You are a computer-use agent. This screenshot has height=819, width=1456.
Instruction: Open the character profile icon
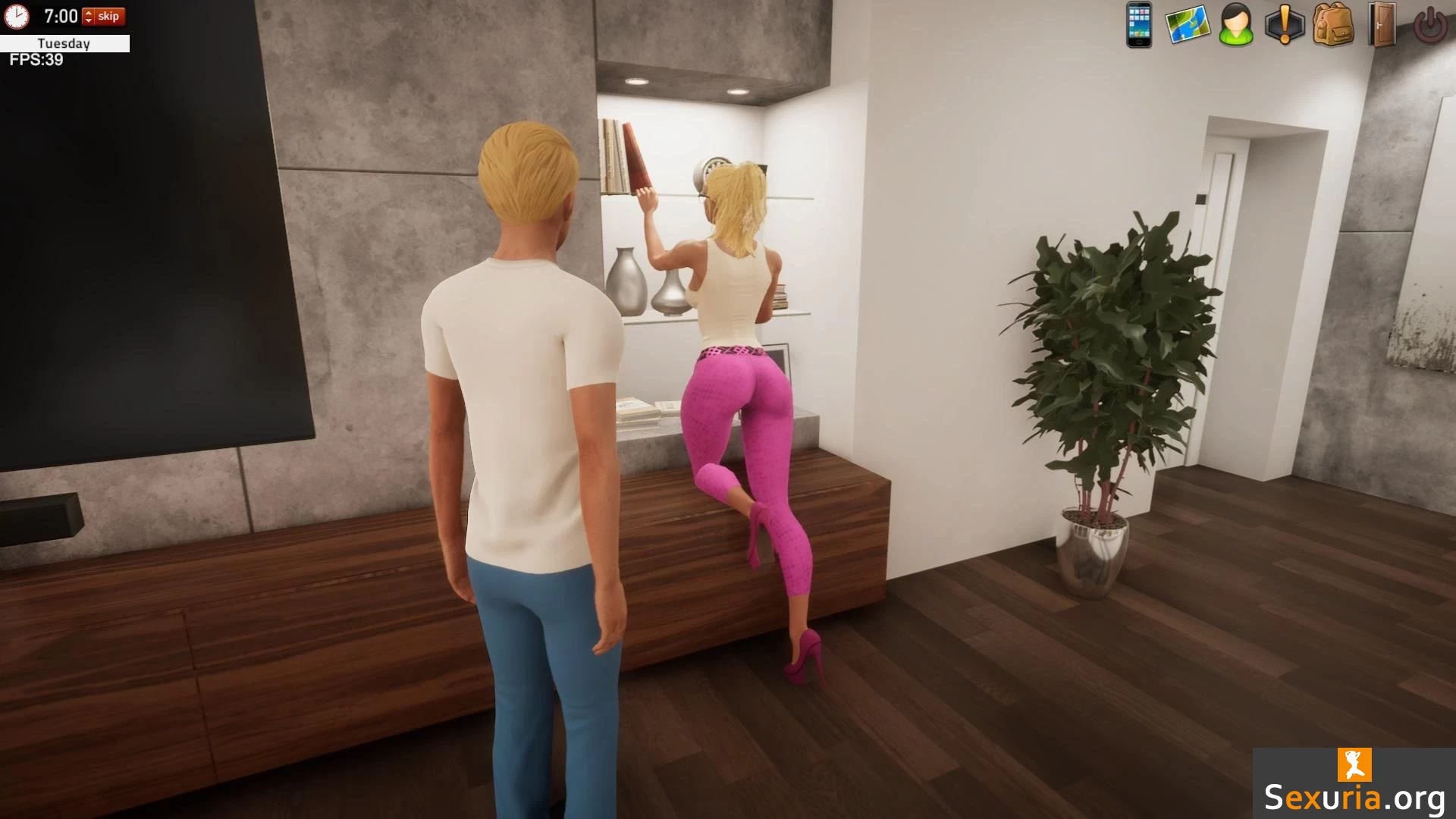[x=1235, y=25]
